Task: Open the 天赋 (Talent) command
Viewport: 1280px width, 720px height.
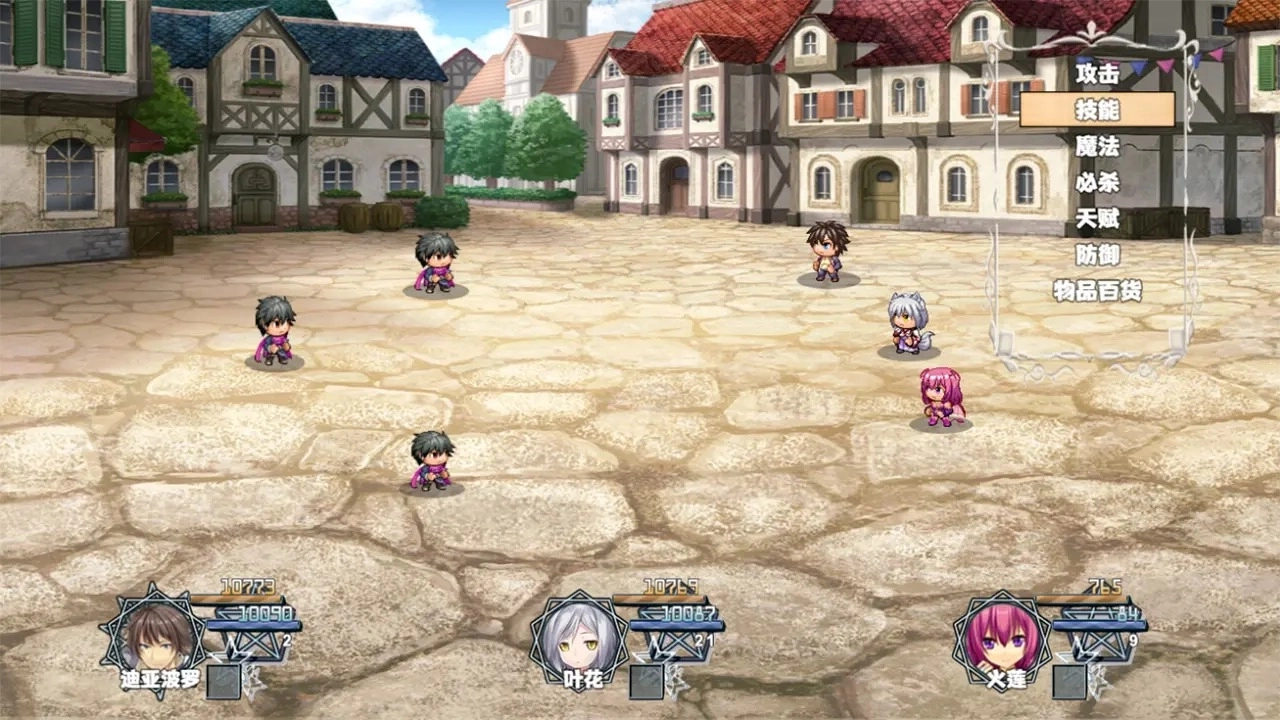Action: click(1097, 218)
